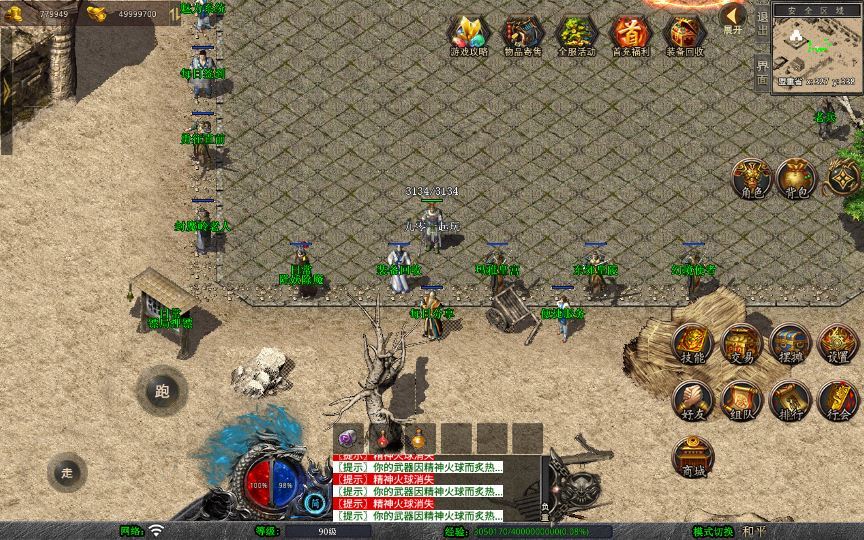Viewport: 864px width, 540px height.
Task: Open the 角色 character sheet
Action: point(751,178)
